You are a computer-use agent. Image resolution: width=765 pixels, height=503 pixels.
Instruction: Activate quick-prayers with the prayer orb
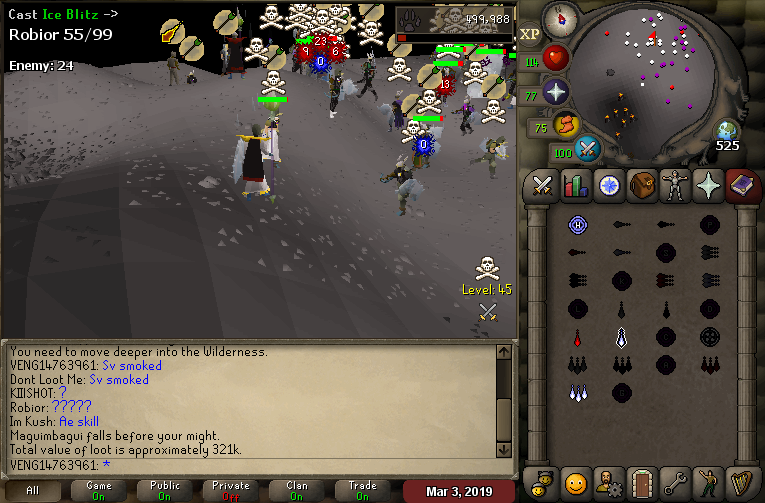555,93
